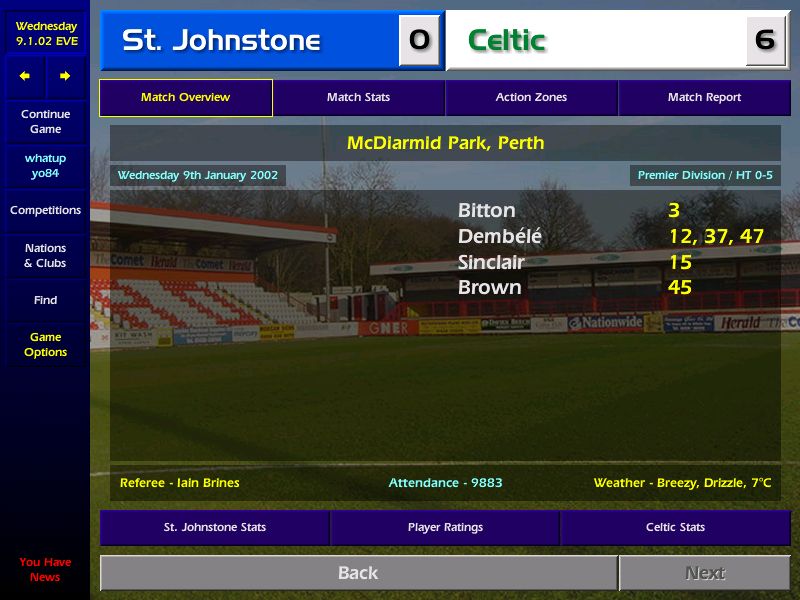The height and width of the screenshot is (600, 800).
Task: Show the Match Report tab
Action: coord(704,98)
